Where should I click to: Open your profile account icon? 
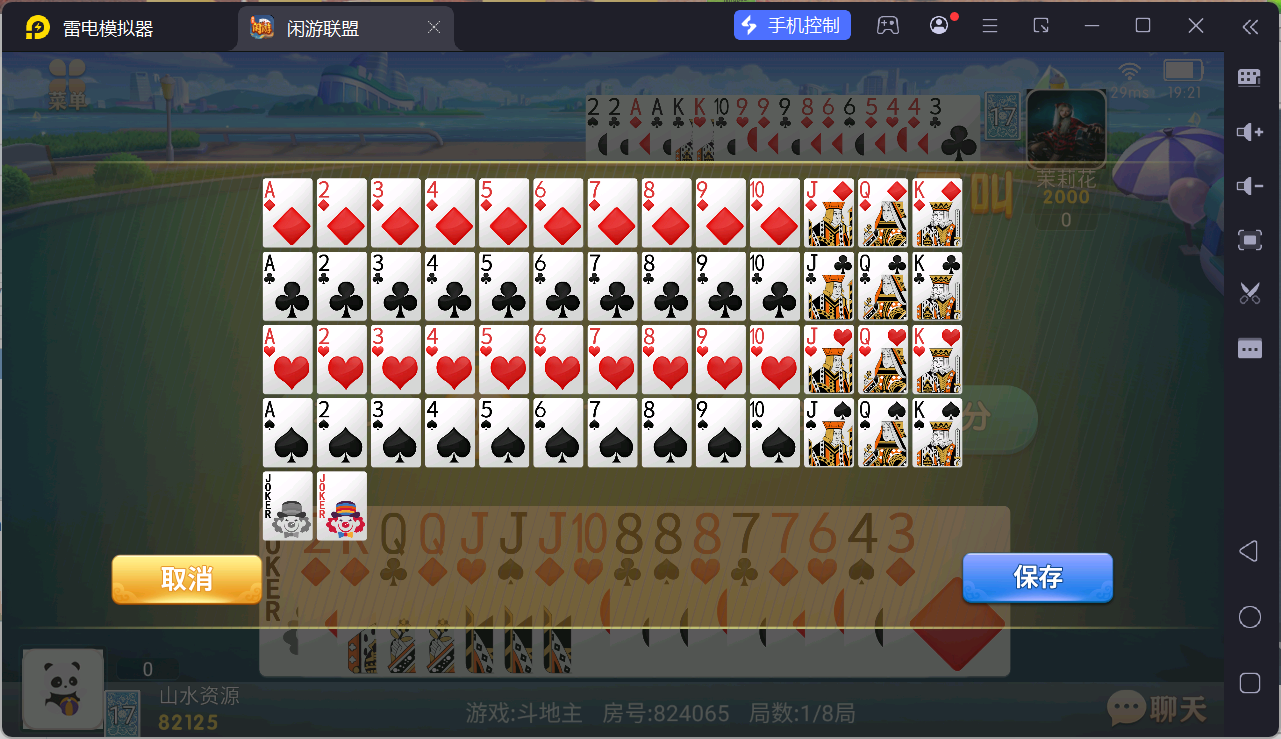pos(938,25)
